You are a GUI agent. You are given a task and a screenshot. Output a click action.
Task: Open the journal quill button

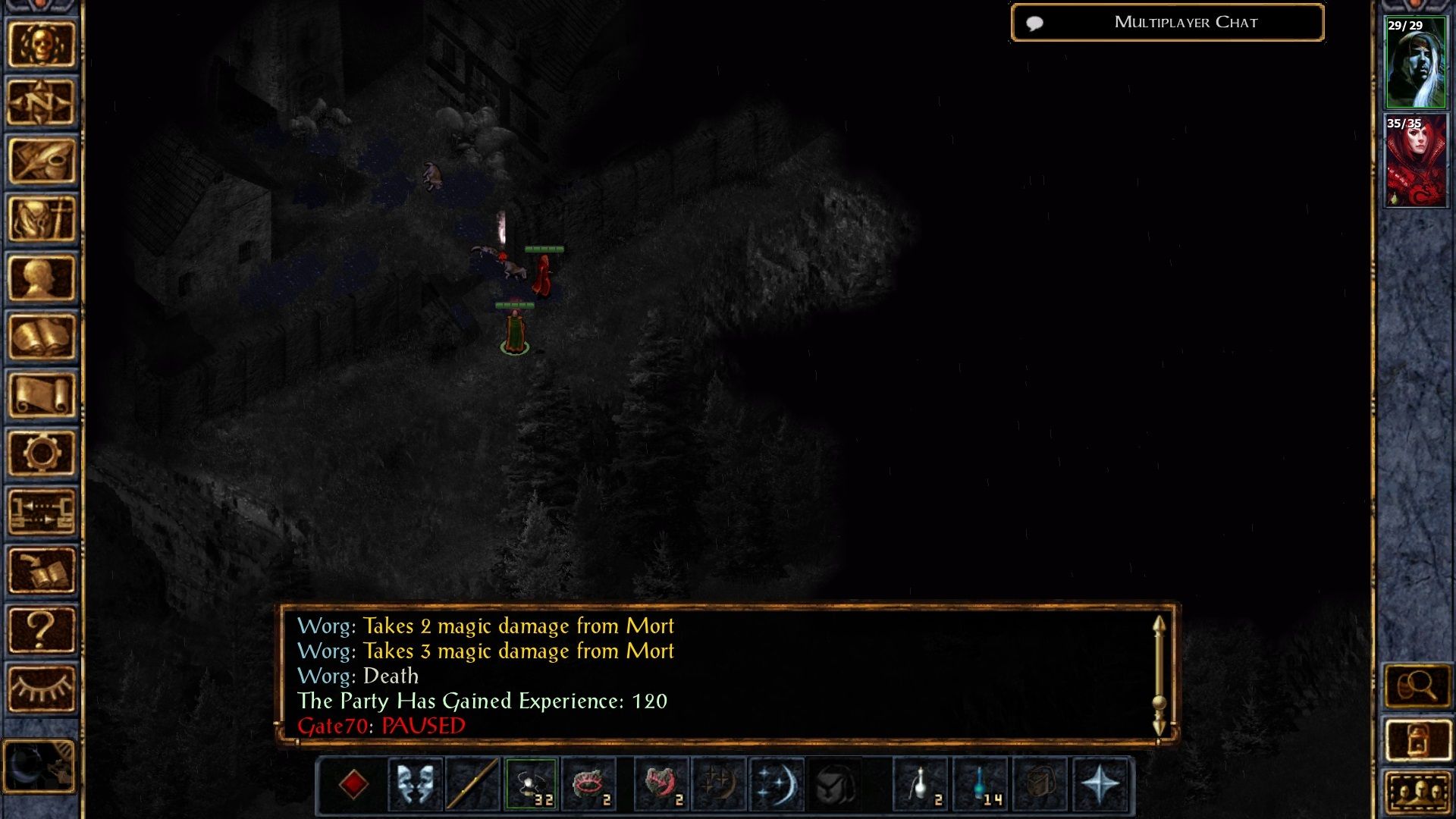42,161
